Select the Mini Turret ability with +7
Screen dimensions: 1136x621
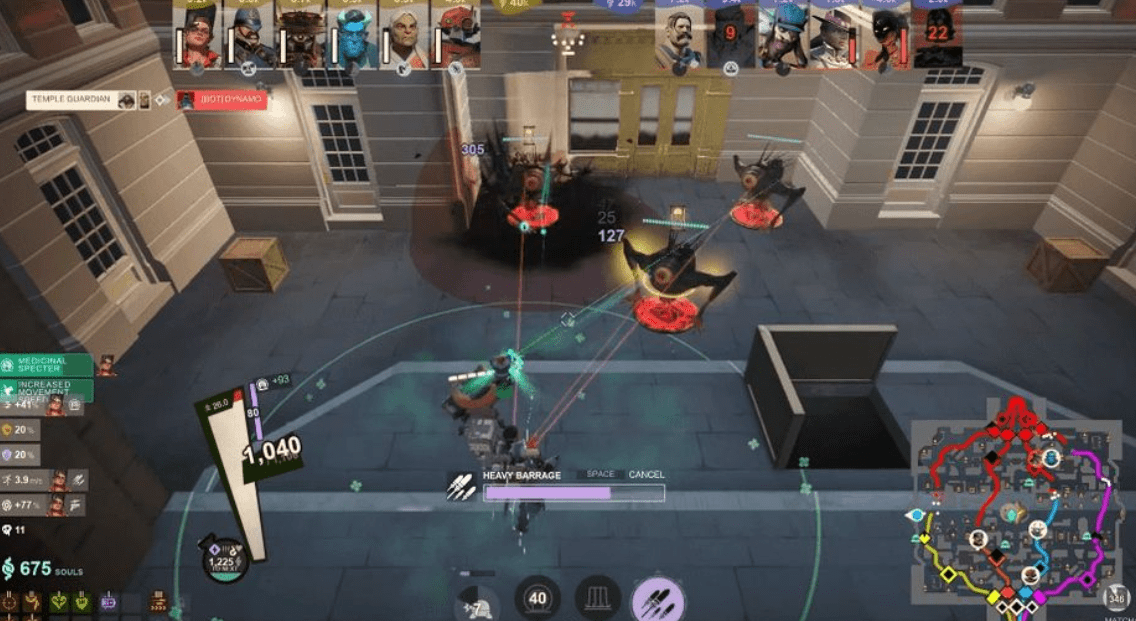coord(477,603)
